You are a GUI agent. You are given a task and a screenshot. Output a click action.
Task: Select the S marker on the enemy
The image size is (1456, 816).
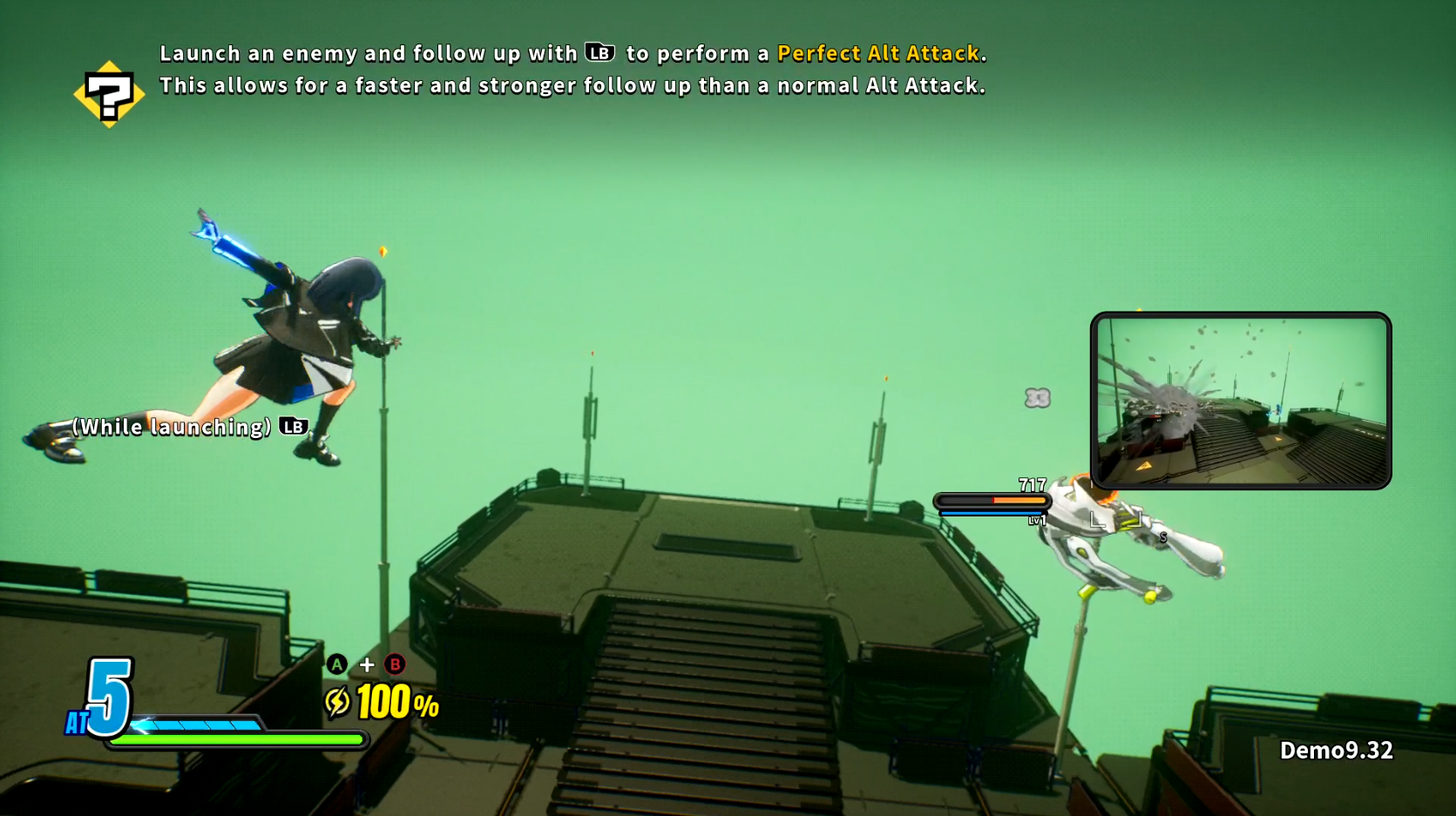point(1161,536)
